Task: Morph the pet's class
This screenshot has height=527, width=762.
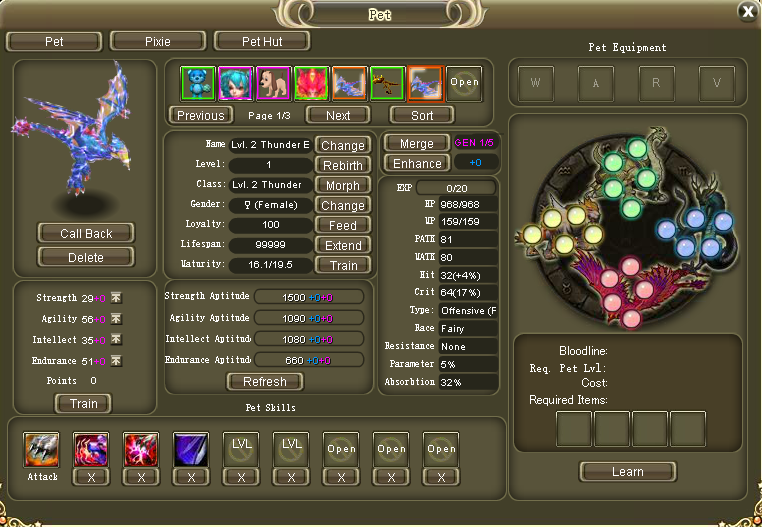Action: tap(343, 185)
